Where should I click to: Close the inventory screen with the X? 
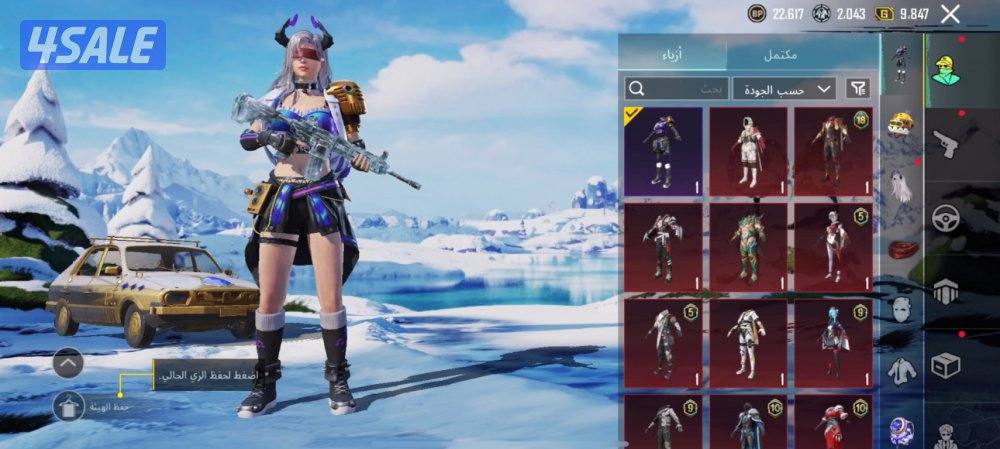tap(950, 14)
